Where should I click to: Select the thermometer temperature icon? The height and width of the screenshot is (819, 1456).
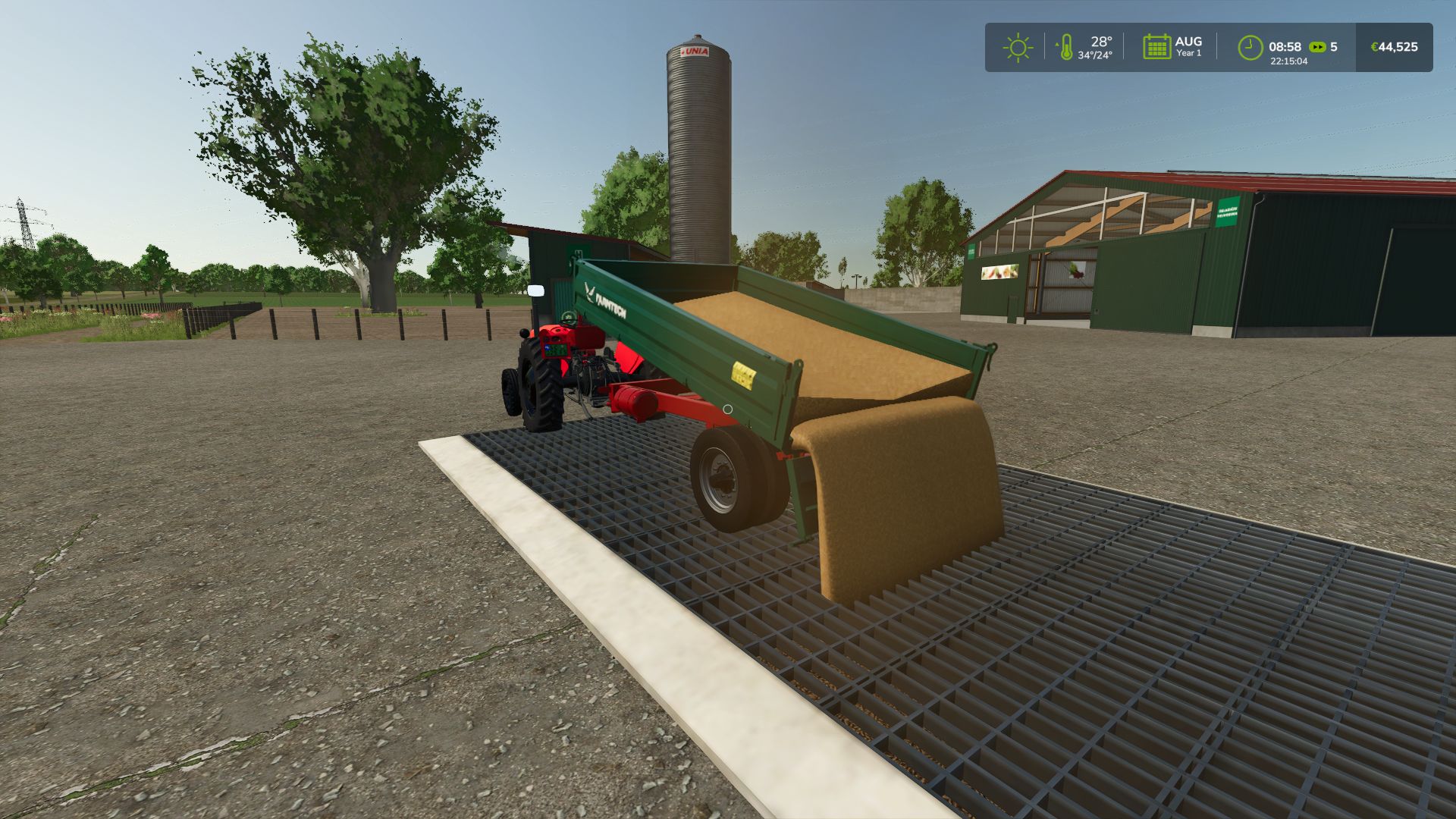1068,47
